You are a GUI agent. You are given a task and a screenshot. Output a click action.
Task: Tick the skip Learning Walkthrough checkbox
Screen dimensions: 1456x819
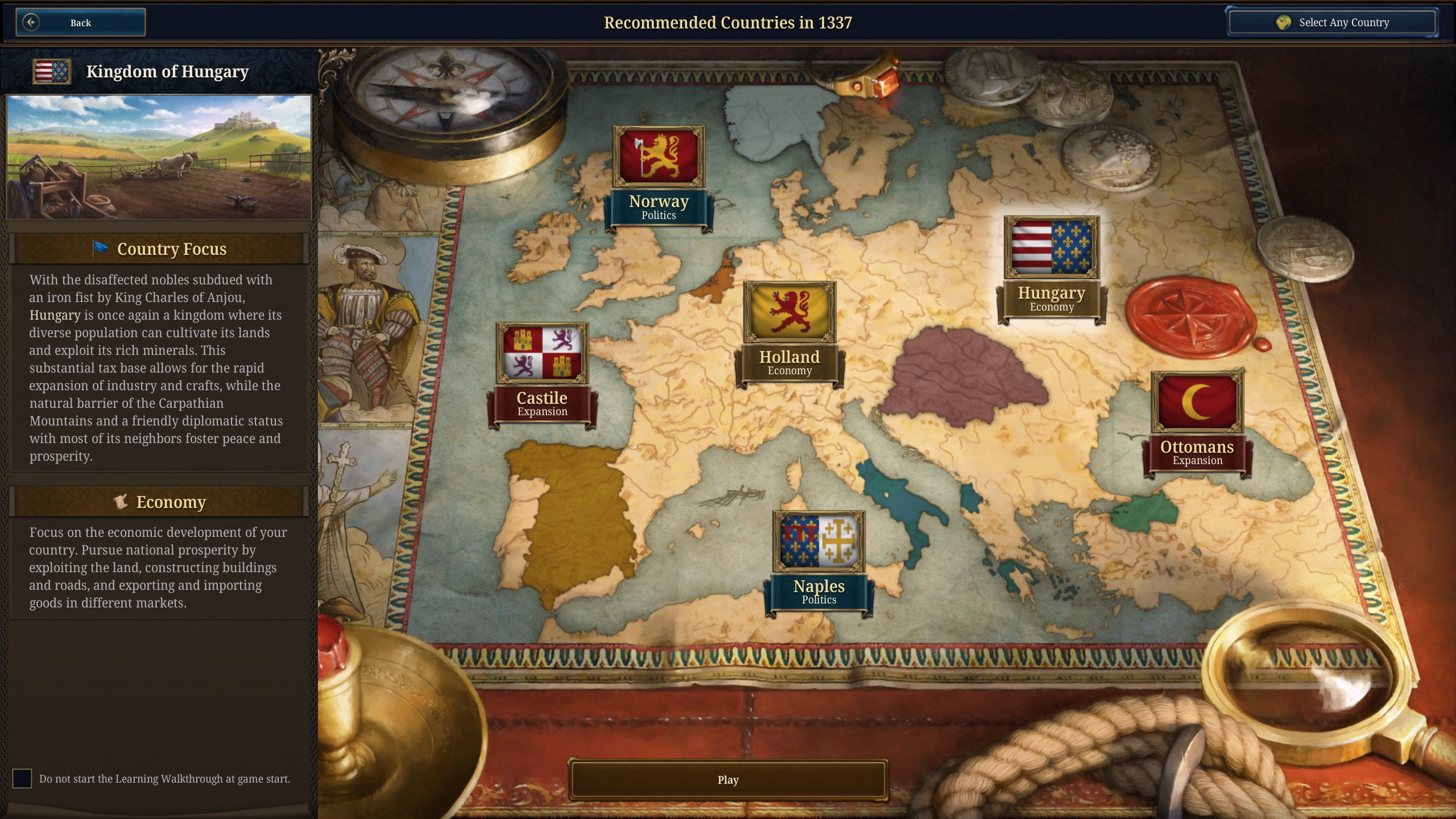[x=22, y=779]
